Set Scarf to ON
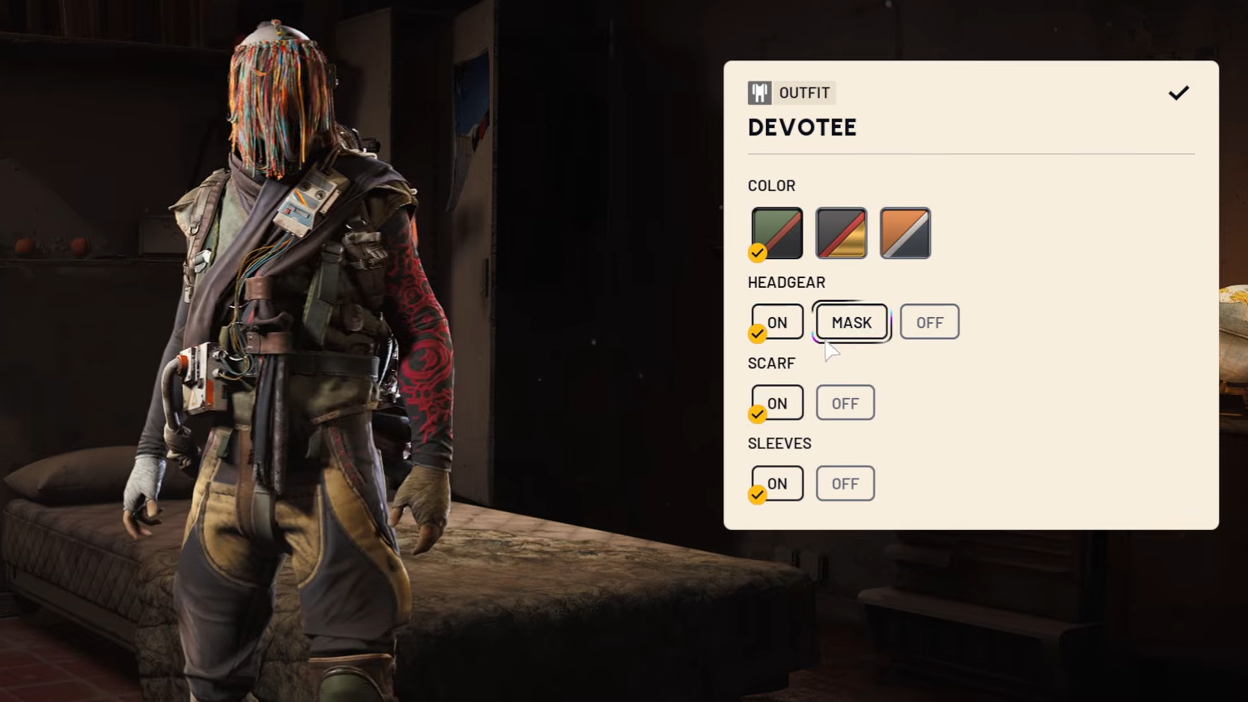 click(777, 403)
